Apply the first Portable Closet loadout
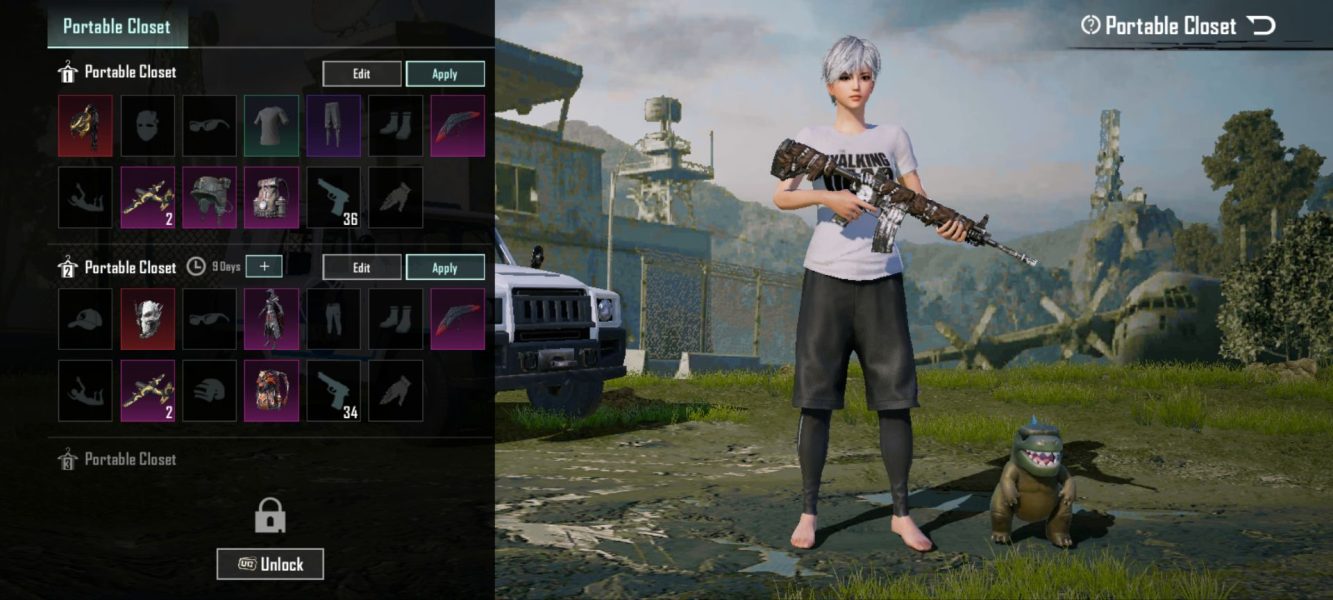The height and width of the screenshot is (600, 1333). [445, 74]
